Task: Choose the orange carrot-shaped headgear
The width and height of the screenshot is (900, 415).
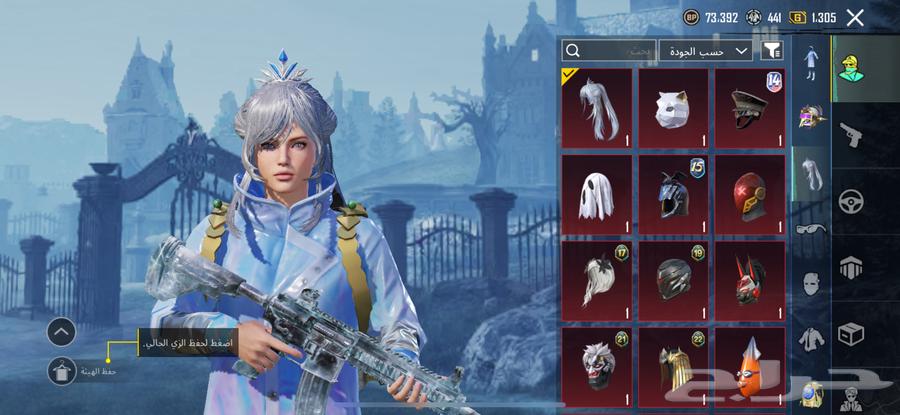Action: click(750, 362)
